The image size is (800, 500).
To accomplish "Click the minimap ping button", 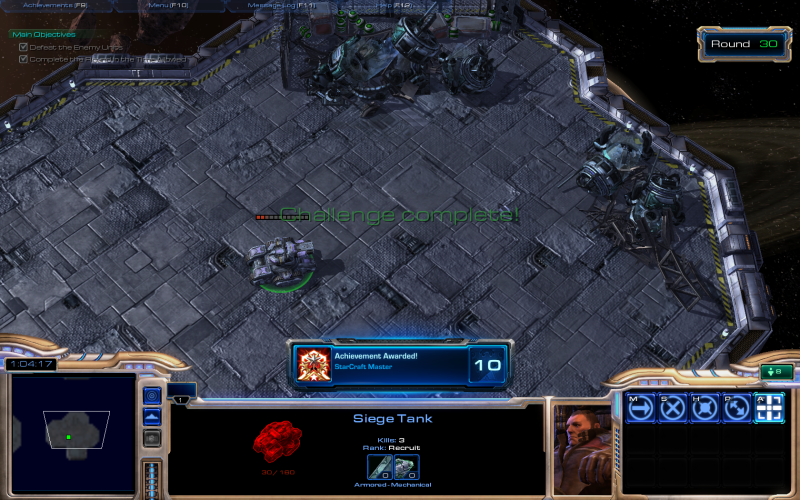I will click(x=152, y=396).
